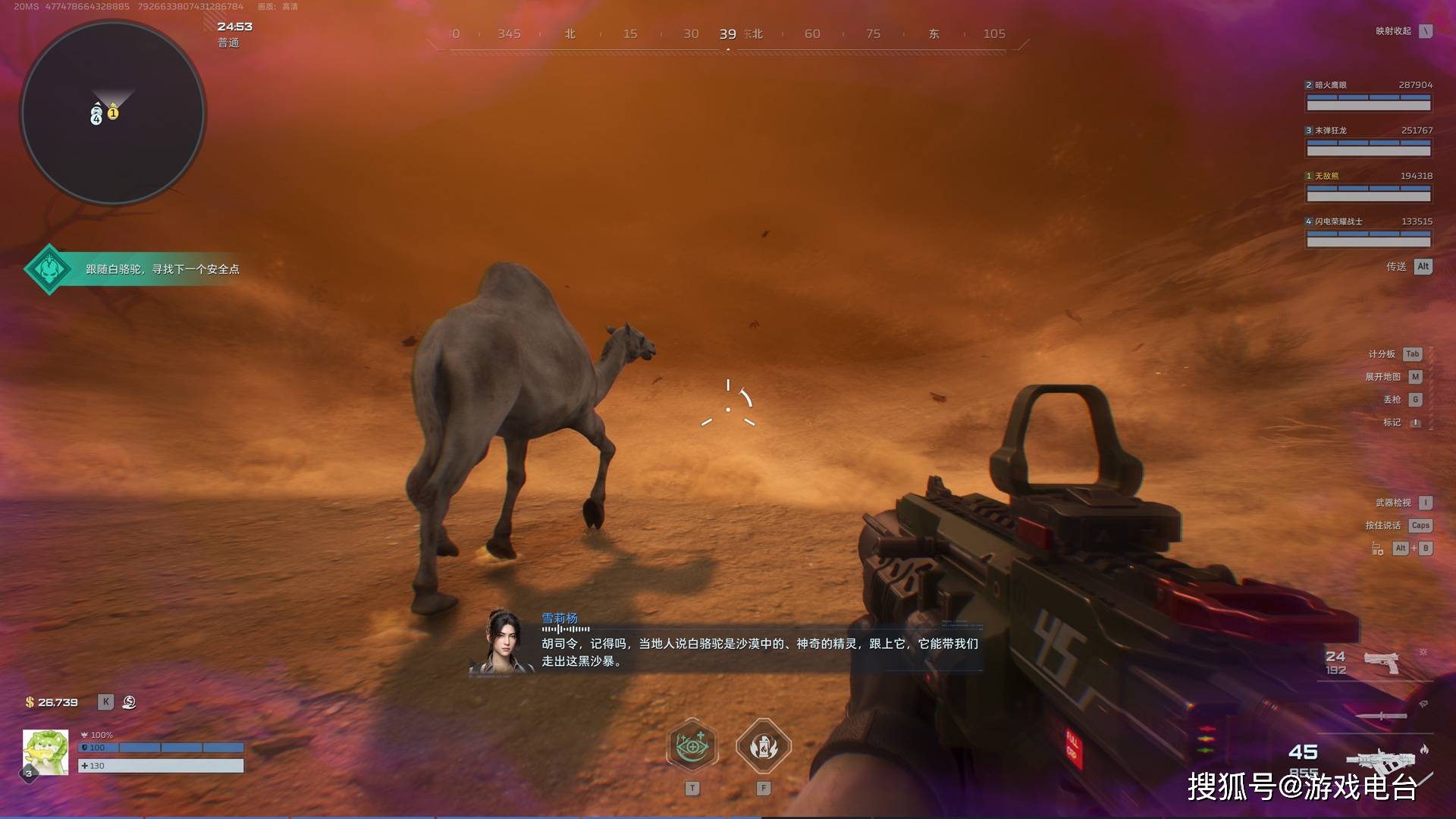The height and width of the screenshot is (819, 1456).
Task: Click 雪莉杨's dialogue portrait
Action: (501, 642)
